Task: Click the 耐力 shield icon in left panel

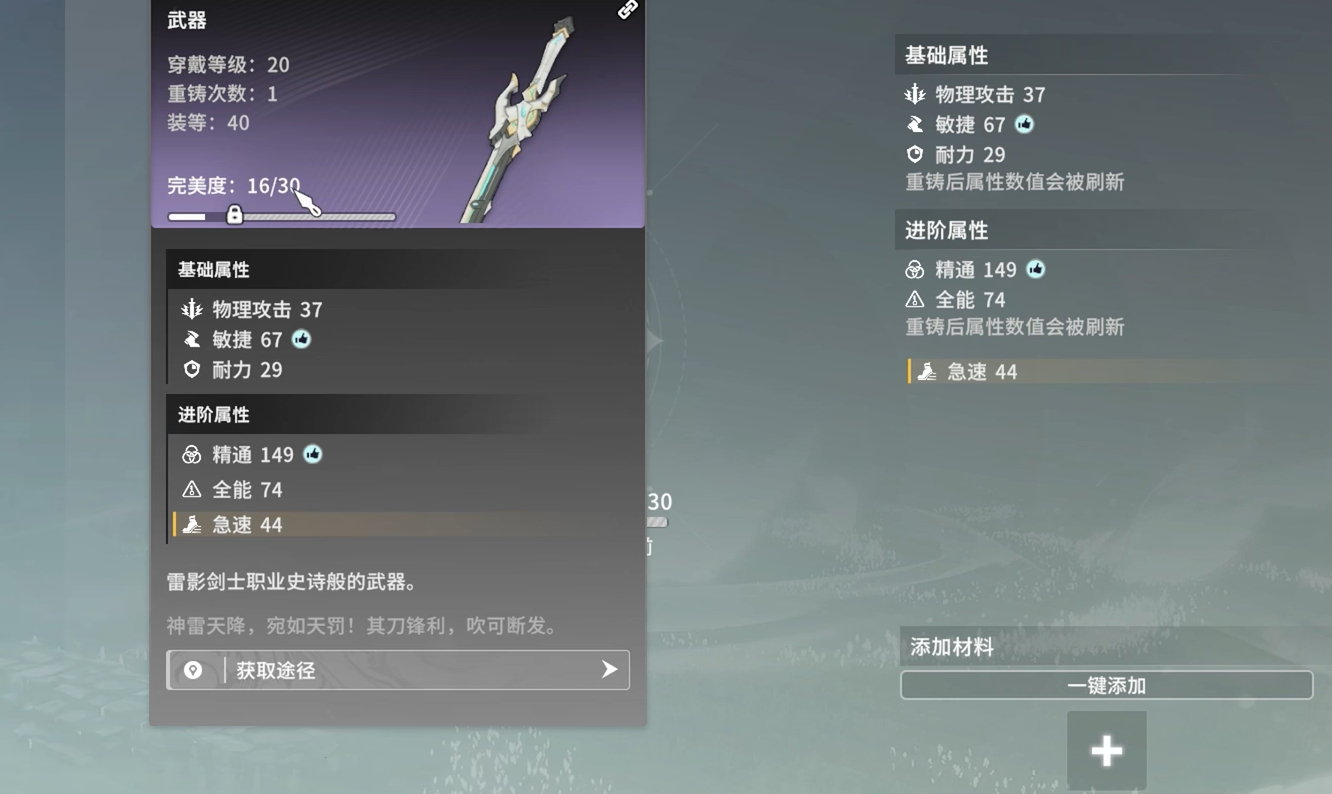Action: point(191,369)
